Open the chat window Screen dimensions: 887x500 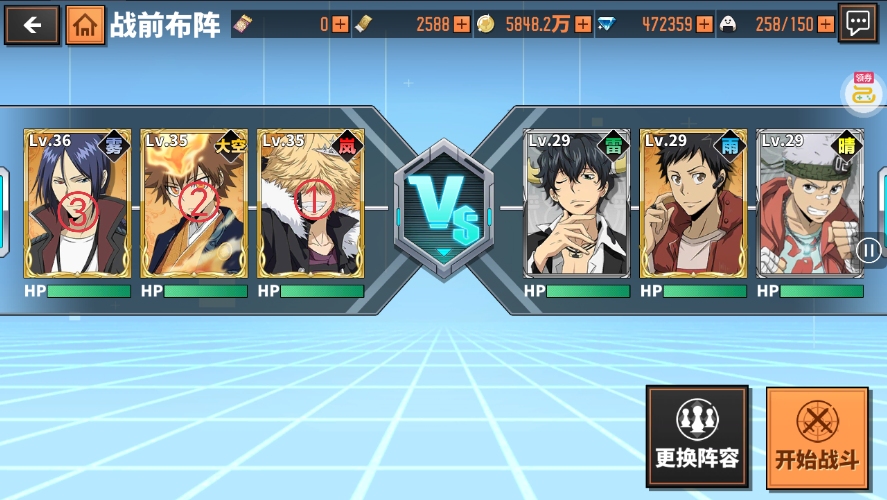[x=858, y=24]
